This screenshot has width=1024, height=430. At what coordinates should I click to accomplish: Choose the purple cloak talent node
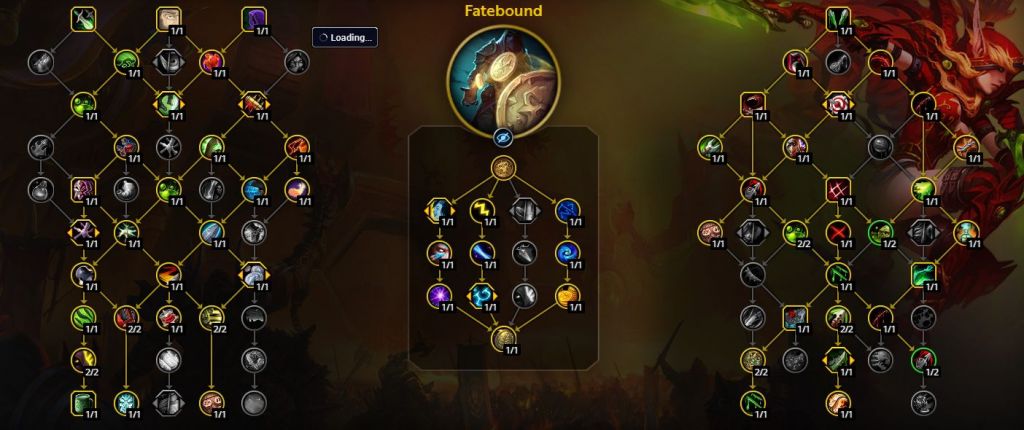pyautogui.click(x=253, y=18)
